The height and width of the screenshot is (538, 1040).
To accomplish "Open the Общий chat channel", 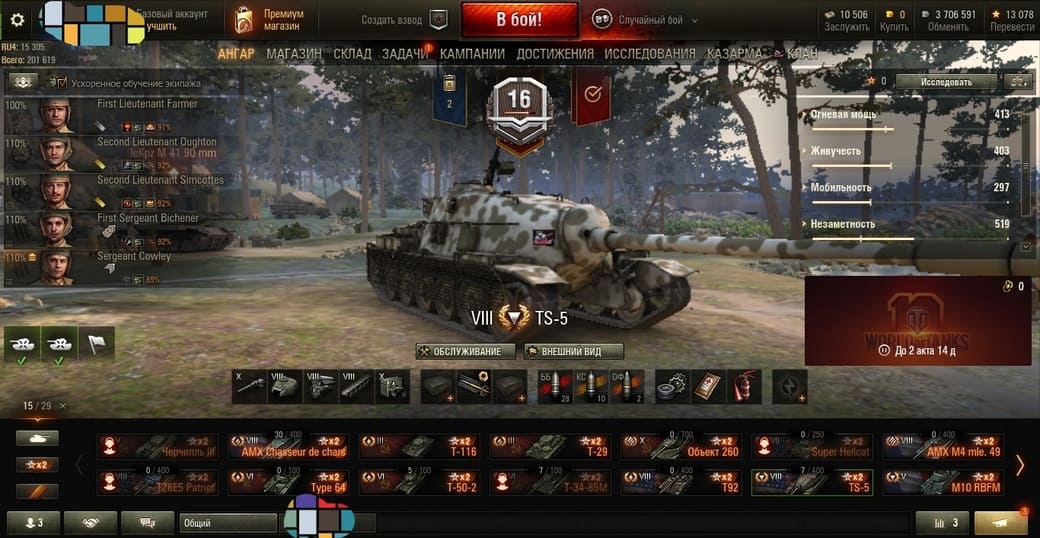I will pos(228,523).
